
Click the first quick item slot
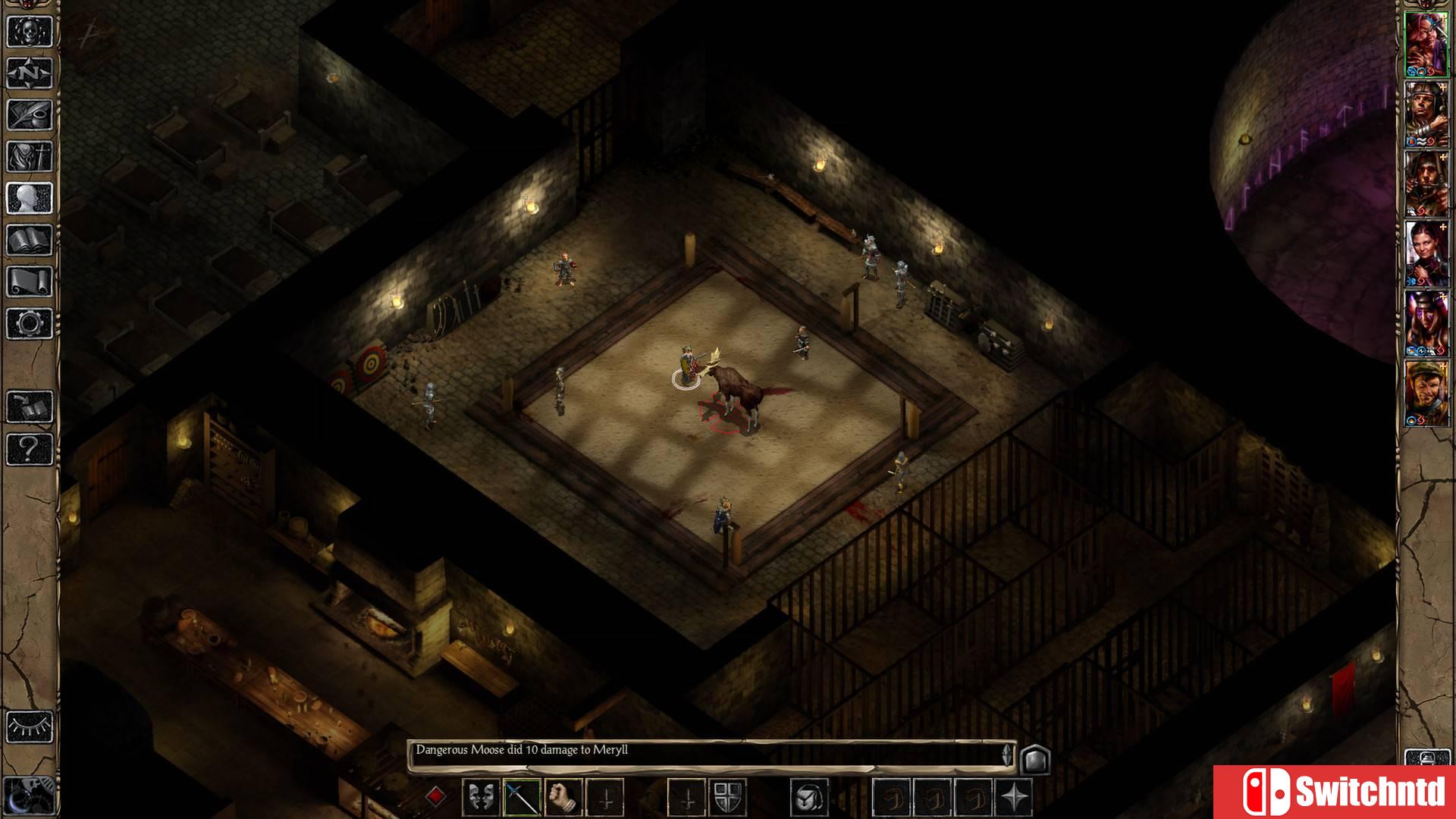tap(890, 797)
